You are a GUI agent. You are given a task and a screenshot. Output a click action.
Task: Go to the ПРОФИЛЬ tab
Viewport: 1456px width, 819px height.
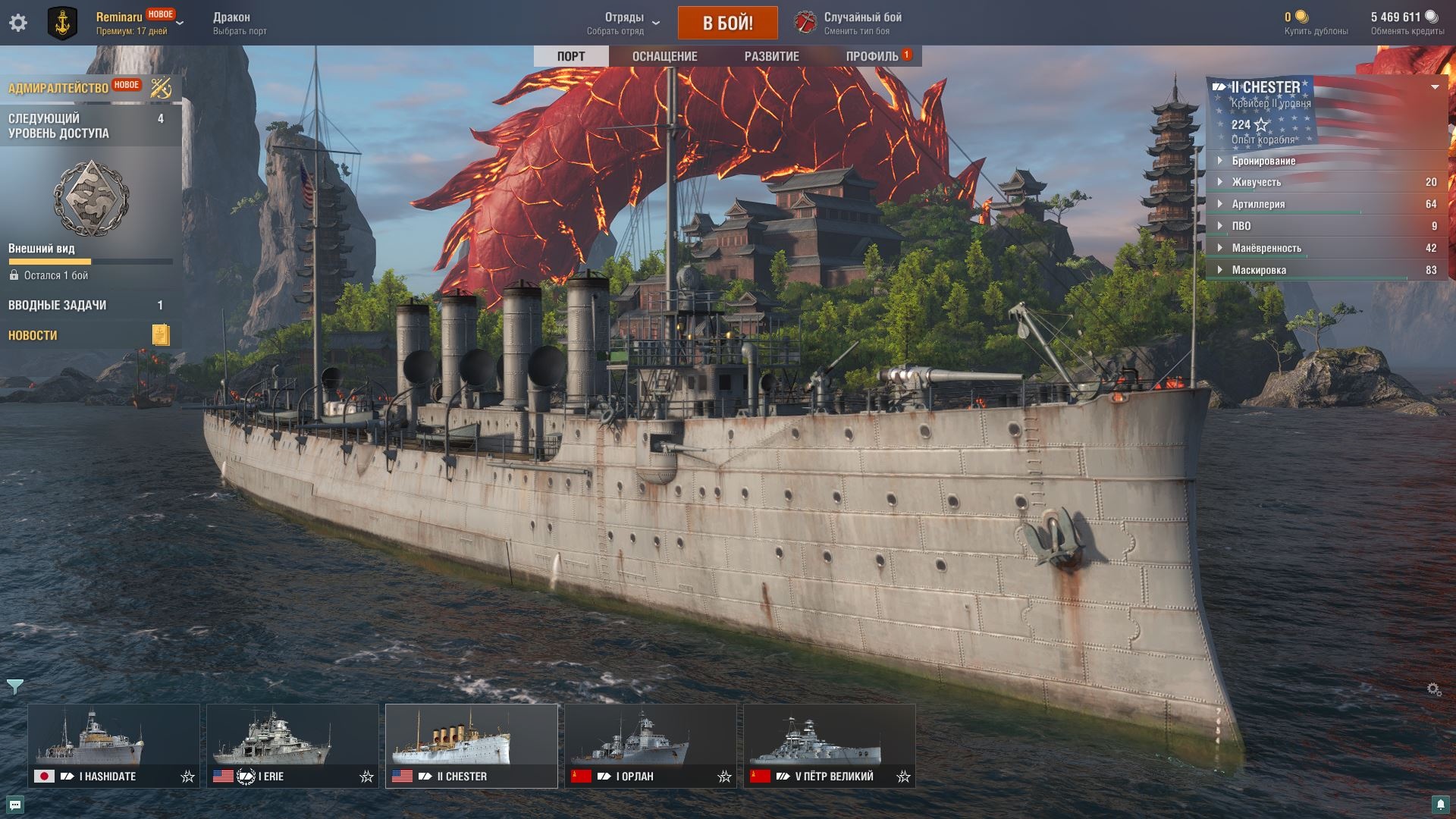click(x=873, y=56)
